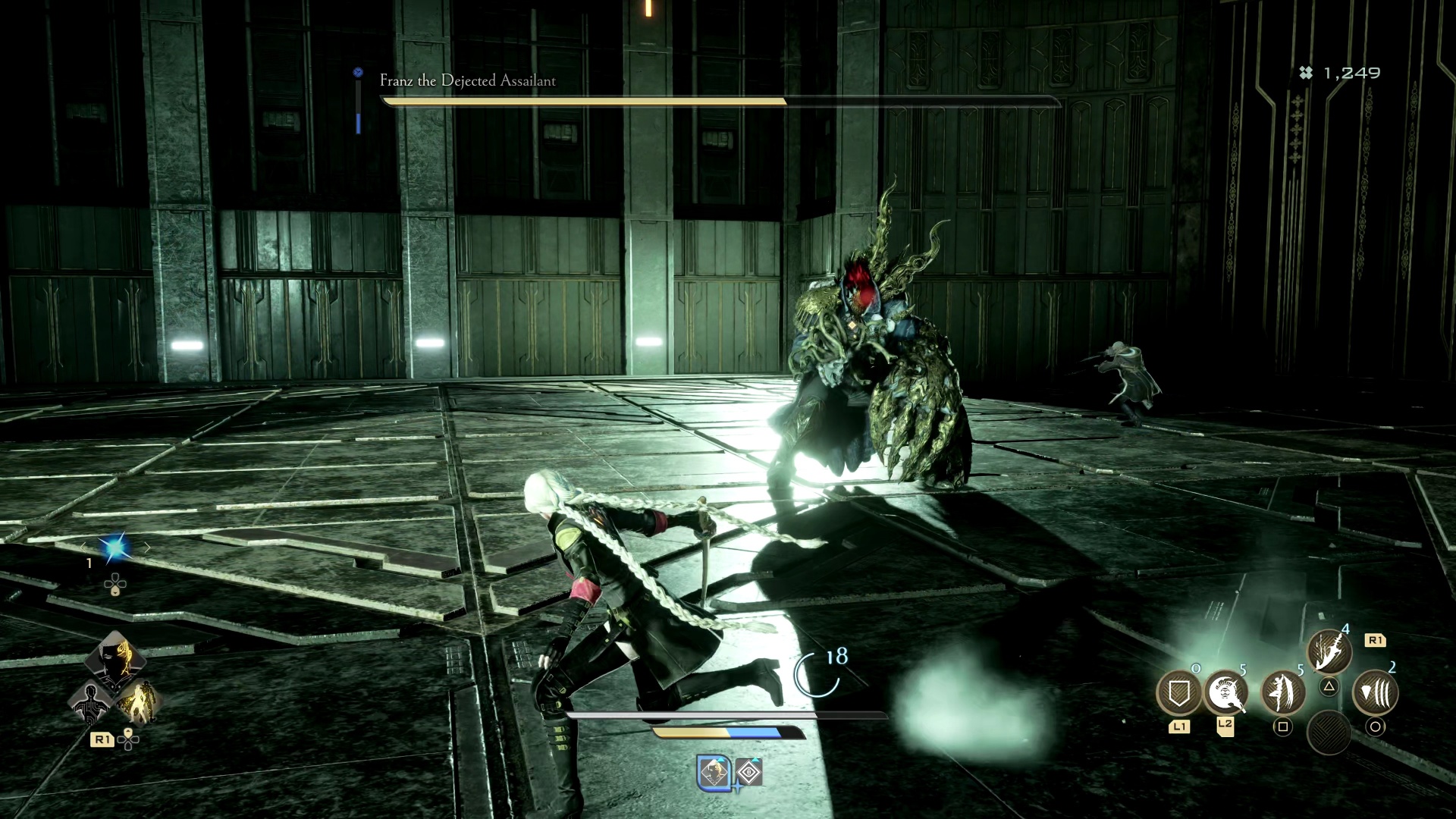Select the boss name Franz the Dejected Assailant
Viewport: 1456px width, 819px height.
click(466, 81)
